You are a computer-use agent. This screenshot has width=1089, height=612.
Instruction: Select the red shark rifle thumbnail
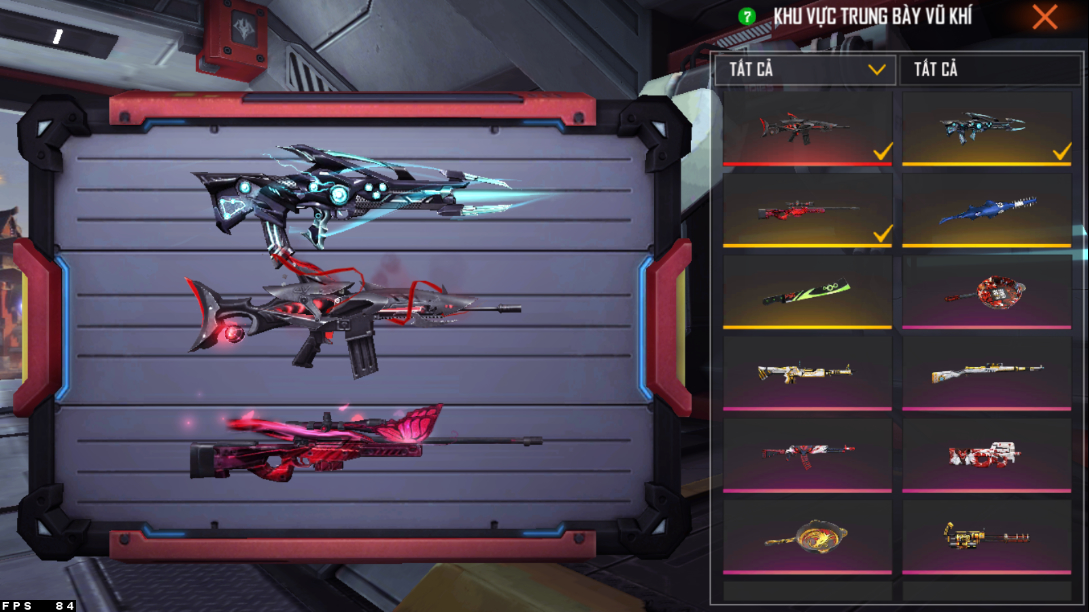point(806,127)
